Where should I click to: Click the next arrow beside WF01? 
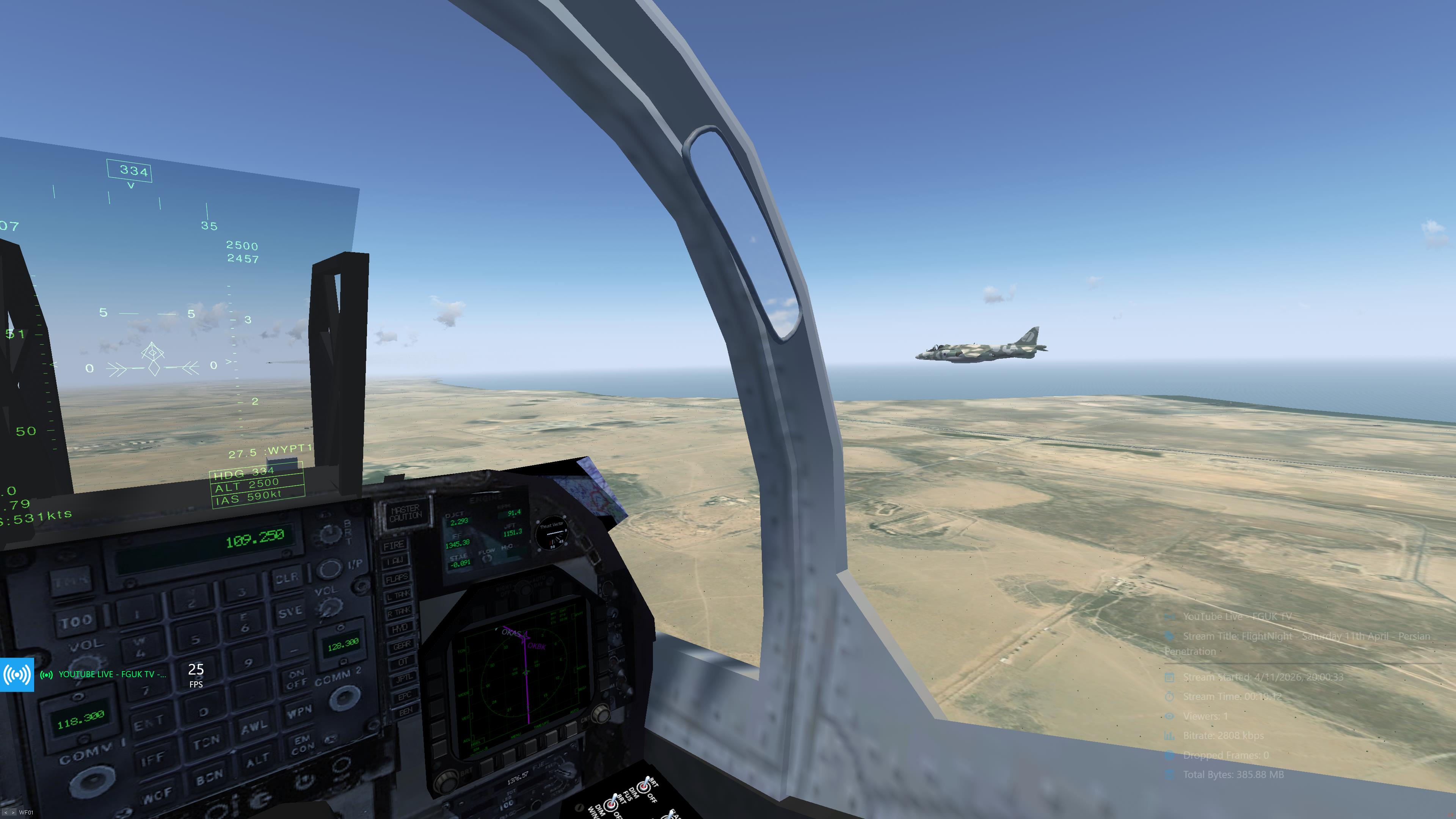coord(13,813)
